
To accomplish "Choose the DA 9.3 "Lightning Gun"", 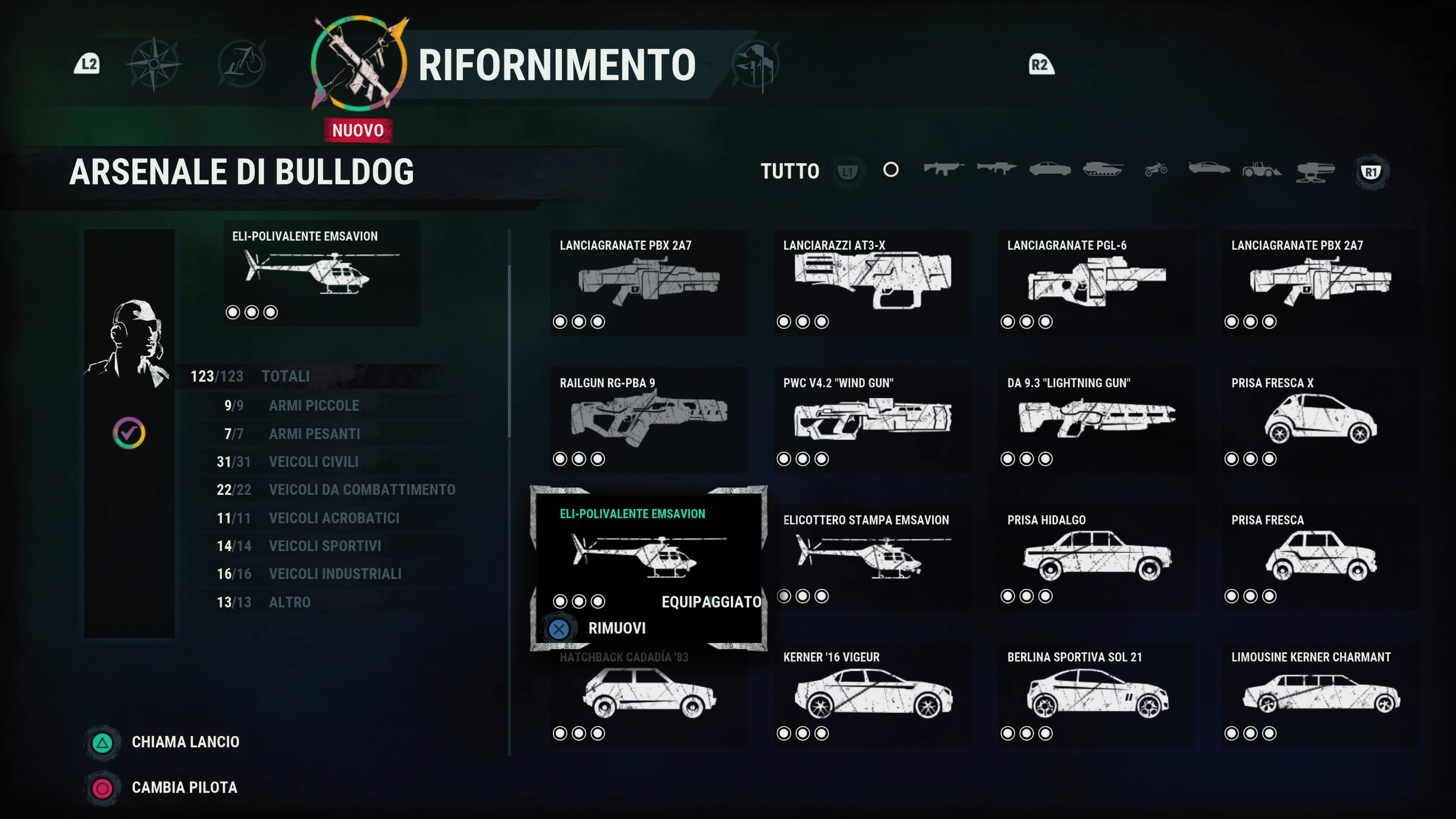I will pyautogui.click(x=1096, y=419).
